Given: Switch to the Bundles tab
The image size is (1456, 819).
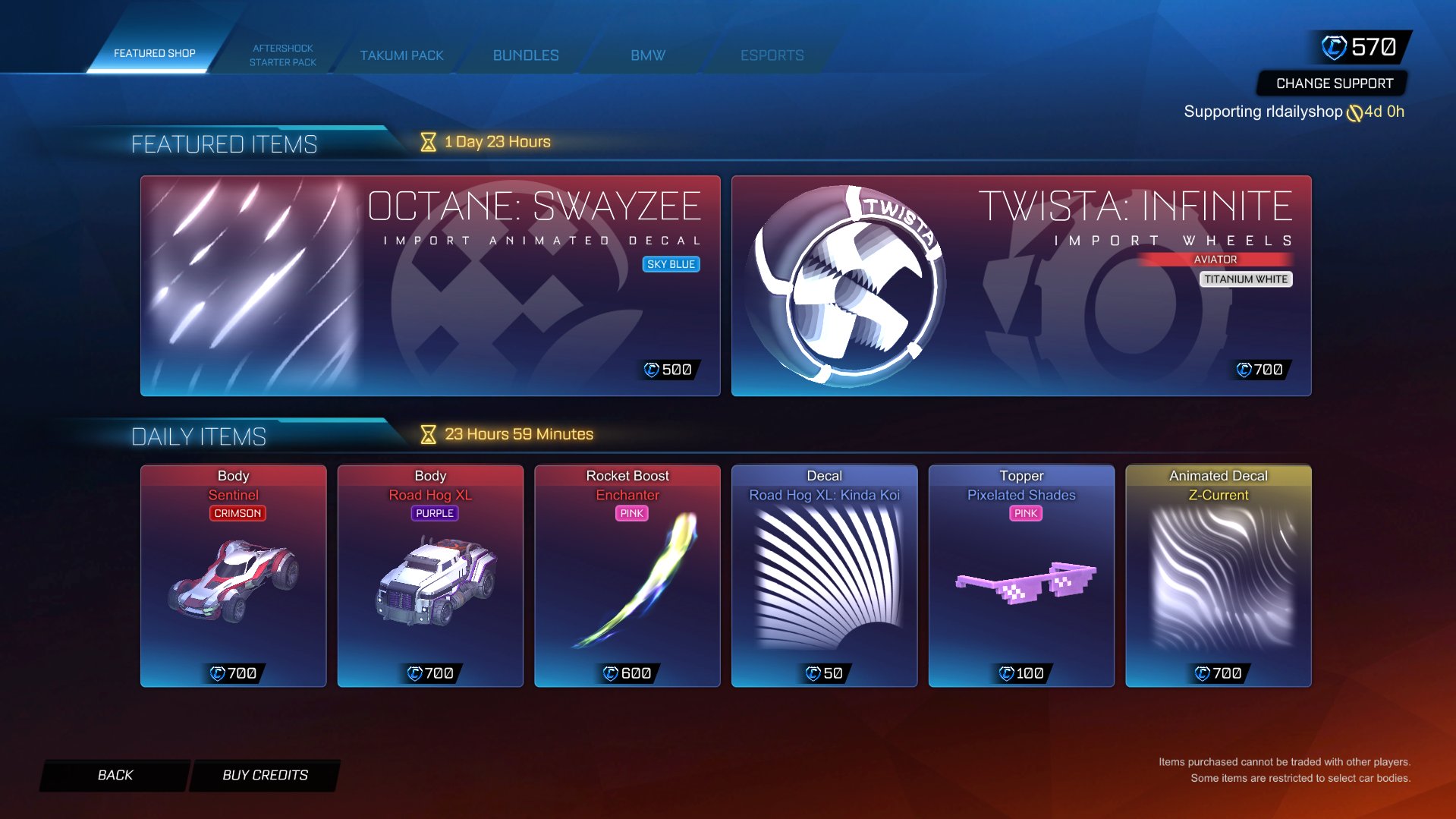Looking at the screenshot, I should coord(525,55).
